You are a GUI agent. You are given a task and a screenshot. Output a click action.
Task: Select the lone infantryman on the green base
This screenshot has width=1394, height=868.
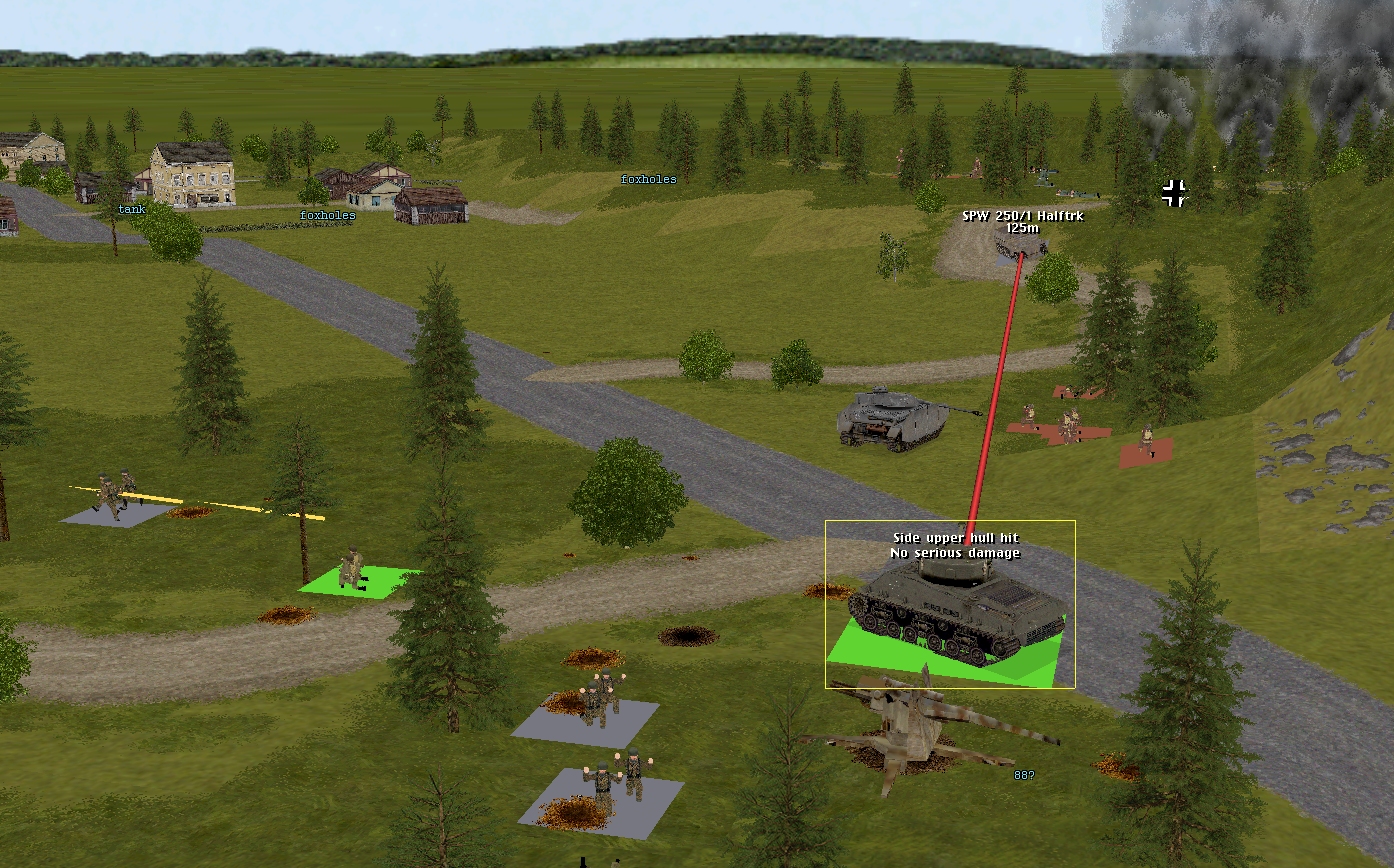pos(352,569)
